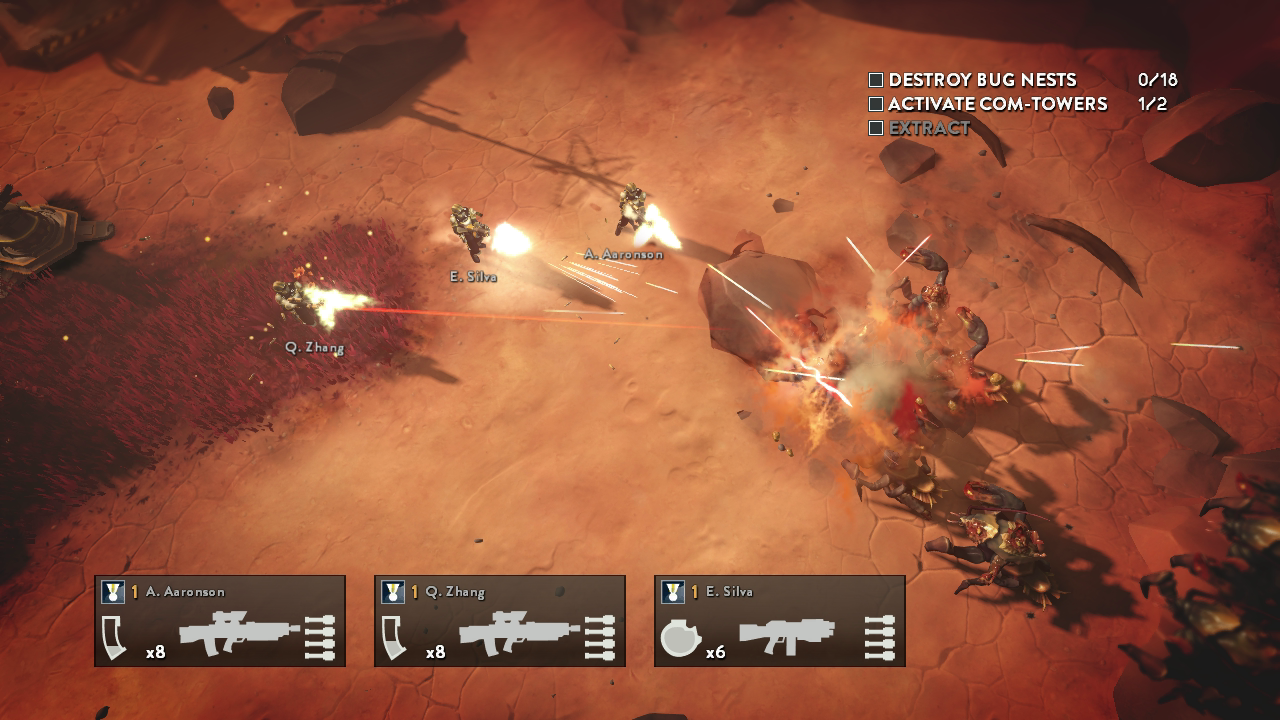Click the rifle icon in A. Aaronson's panel
This screenshot has width=1280, height=720.
[239, 632]
